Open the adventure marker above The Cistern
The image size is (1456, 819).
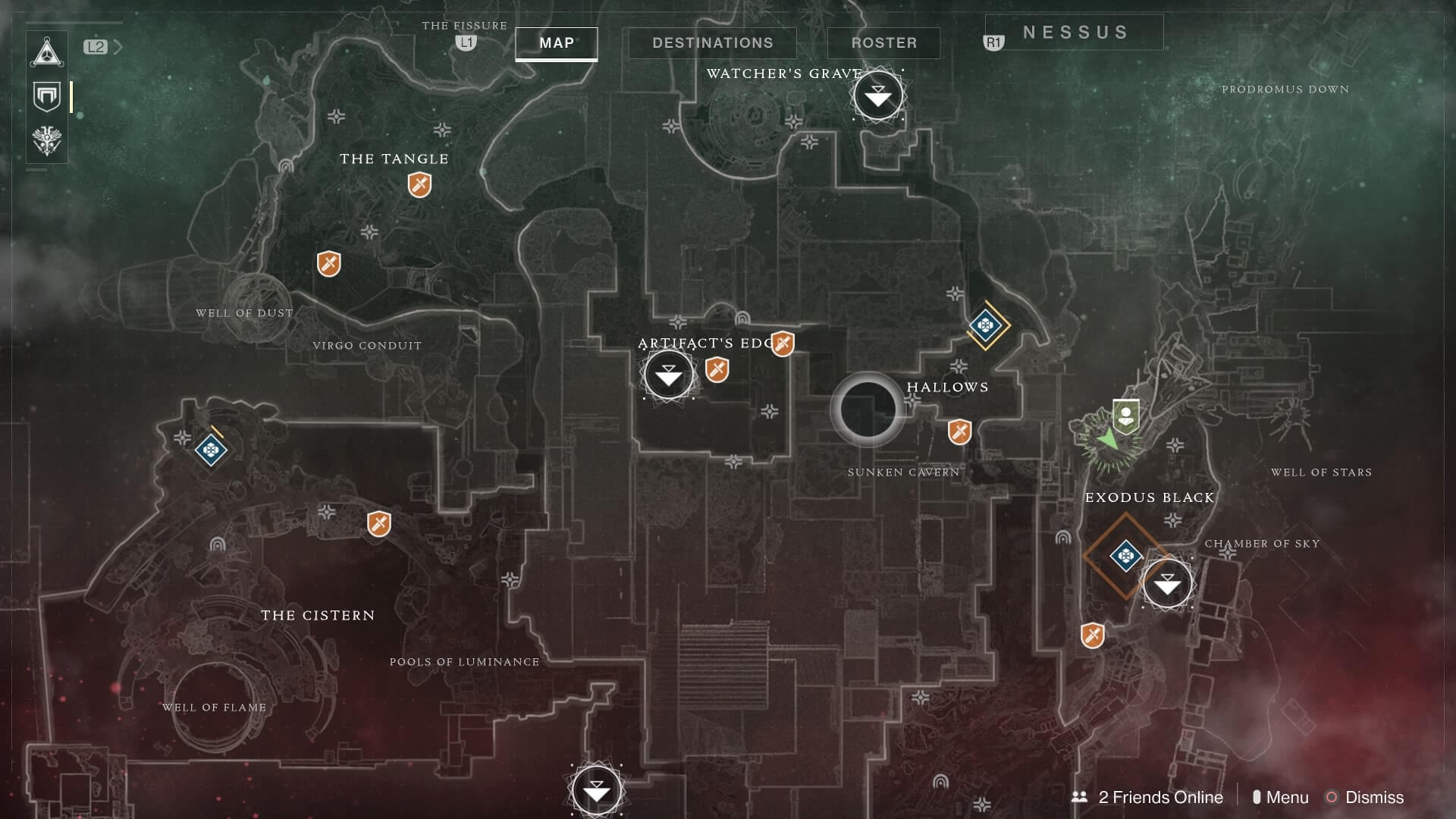tap(378, 523)
